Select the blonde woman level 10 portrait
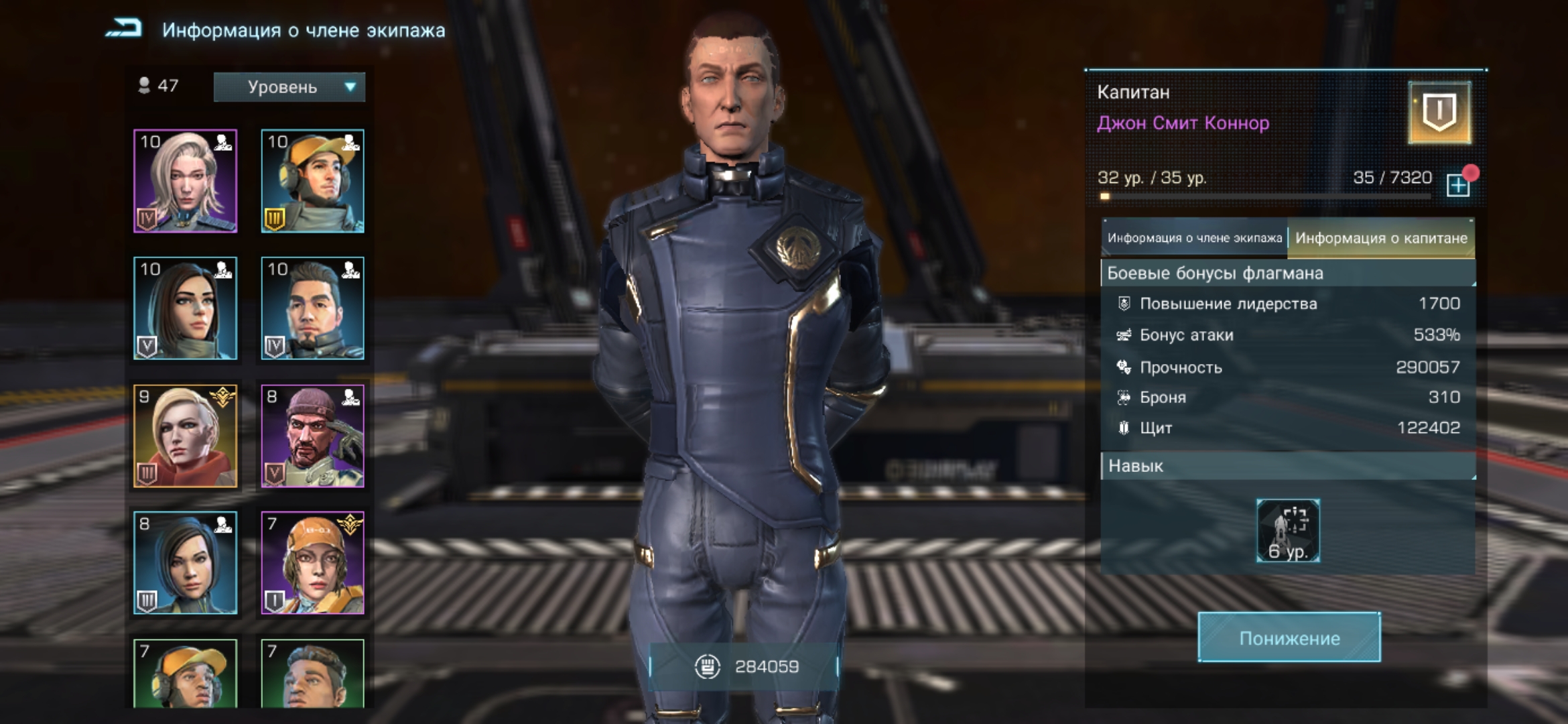 coord(186,181)
